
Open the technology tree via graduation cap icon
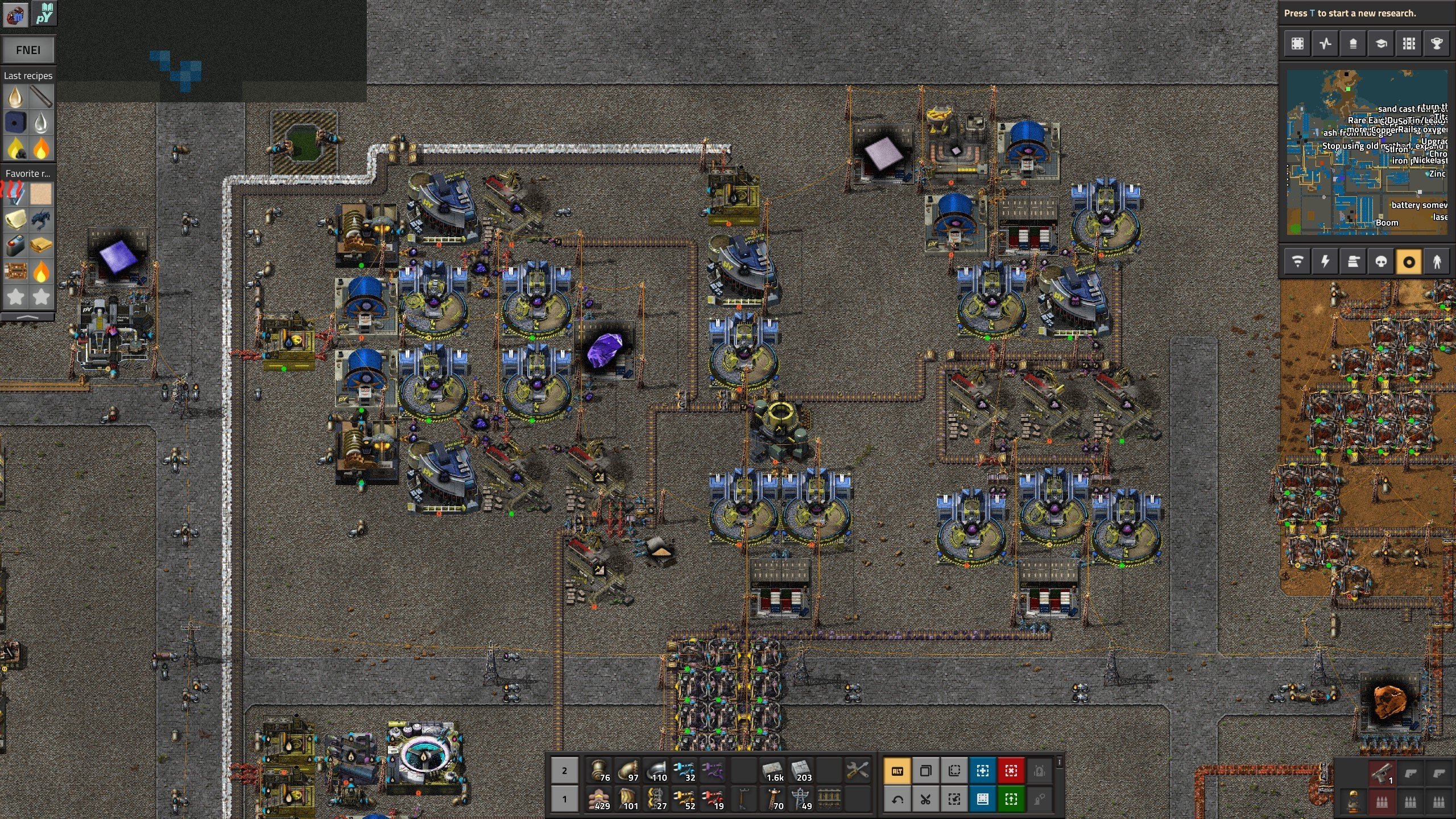point(1380,43)
